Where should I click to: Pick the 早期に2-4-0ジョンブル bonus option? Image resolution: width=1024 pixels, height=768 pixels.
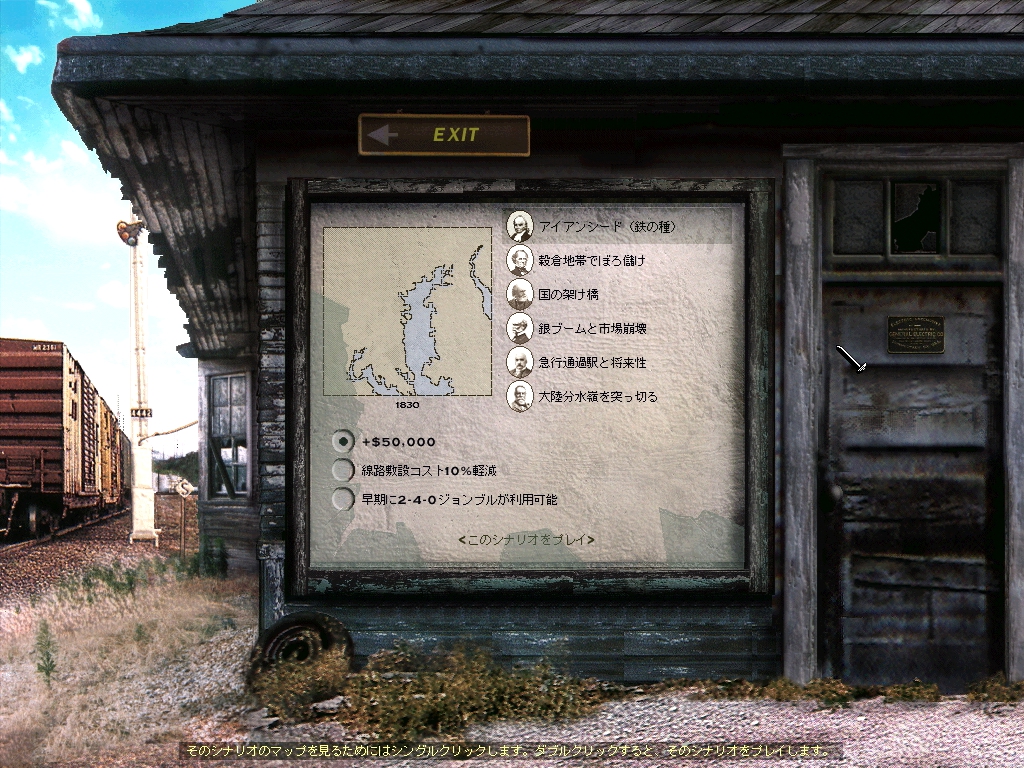[x=344, y=499]
